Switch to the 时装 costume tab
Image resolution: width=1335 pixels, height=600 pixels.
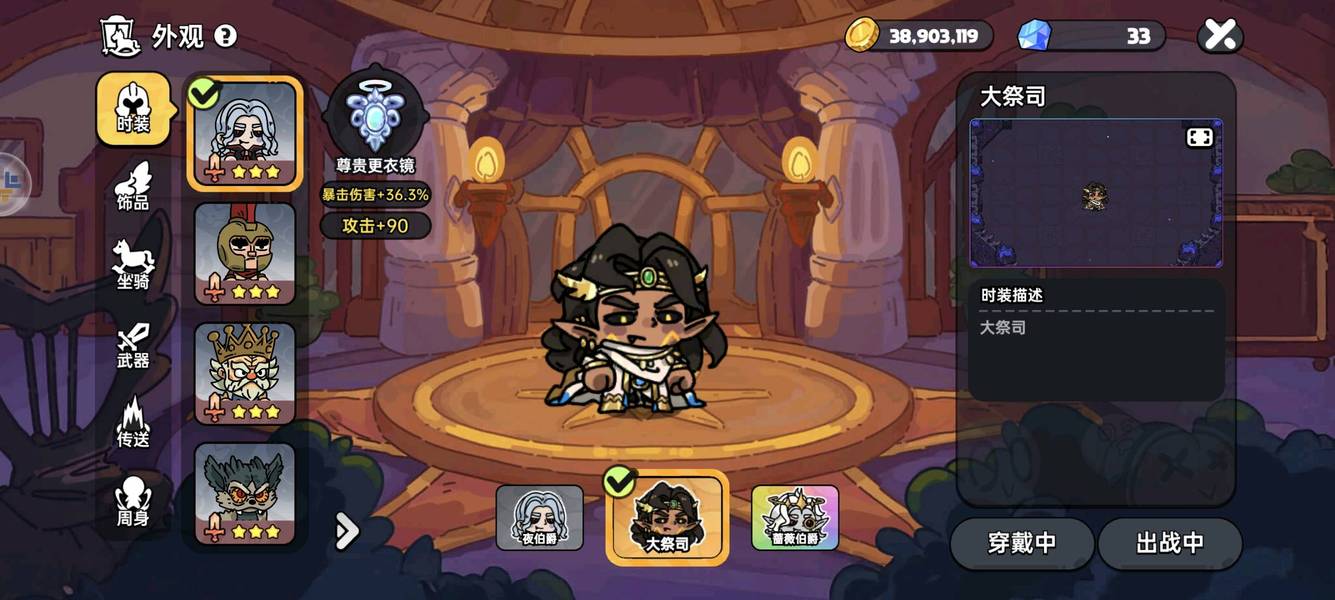click(x=133, y=109)
